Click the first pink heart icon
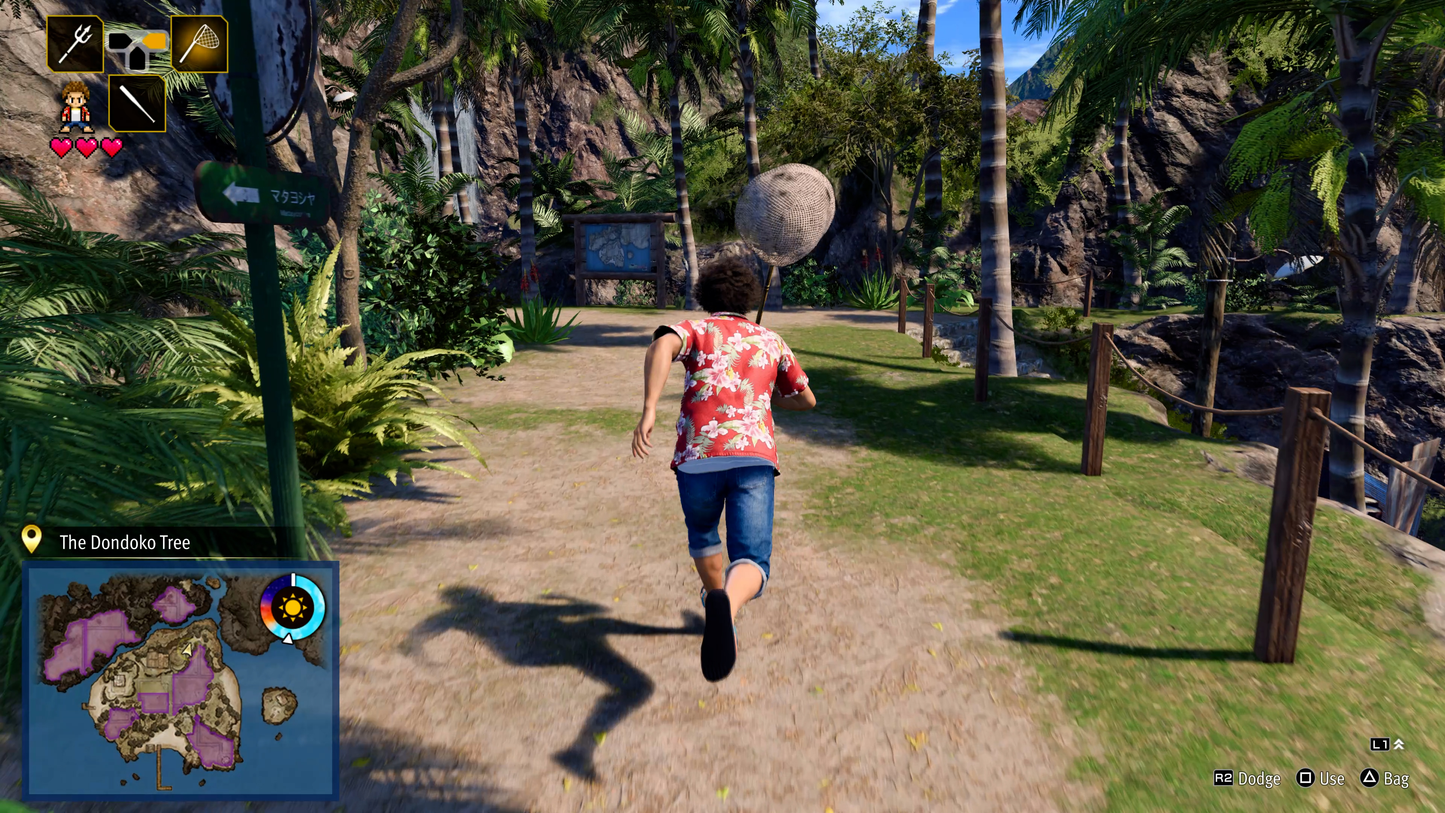Viewport: 1445px width, 813px height. click(60, 146)
